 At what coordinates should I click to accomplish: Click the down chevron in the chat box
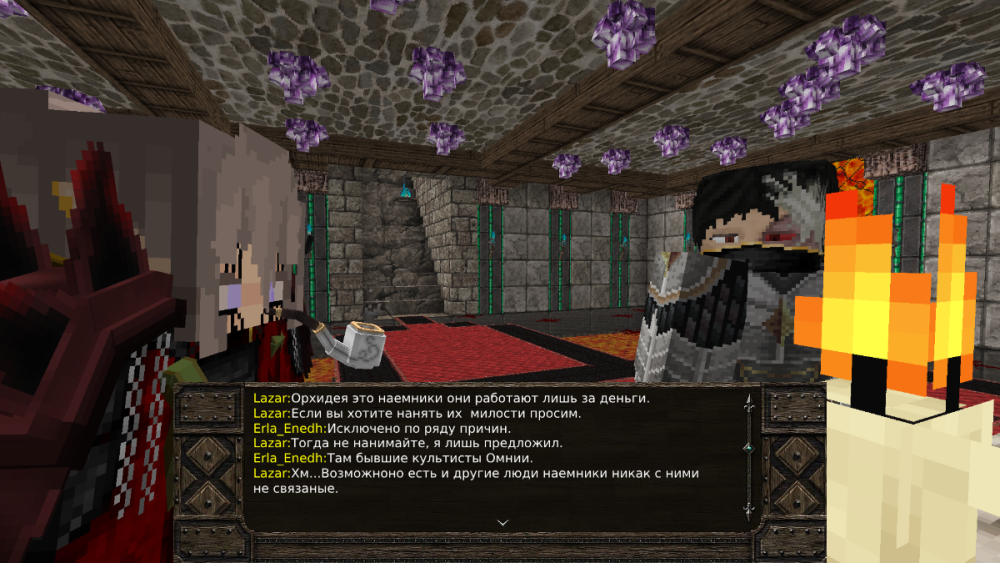[503, 521]
